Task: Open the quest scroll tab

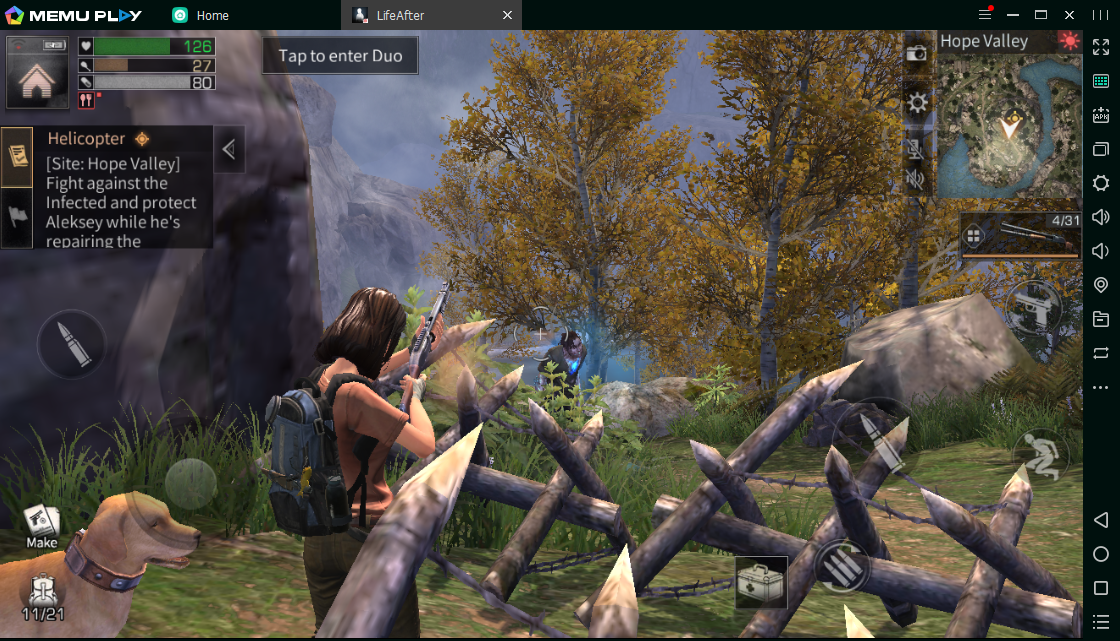Action: tap(17, 156)
